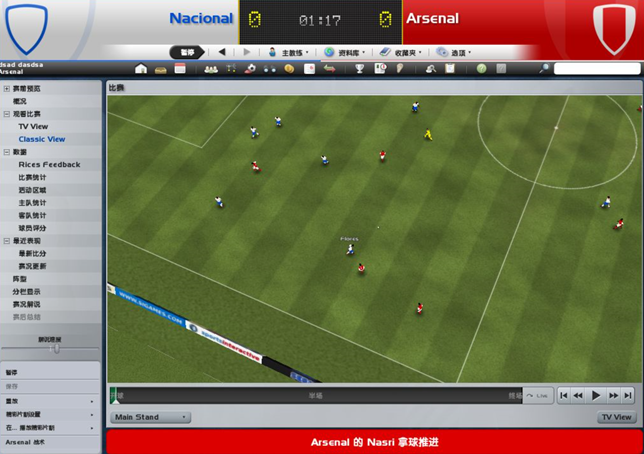Click the search field in toolbar

click(596, 69)
